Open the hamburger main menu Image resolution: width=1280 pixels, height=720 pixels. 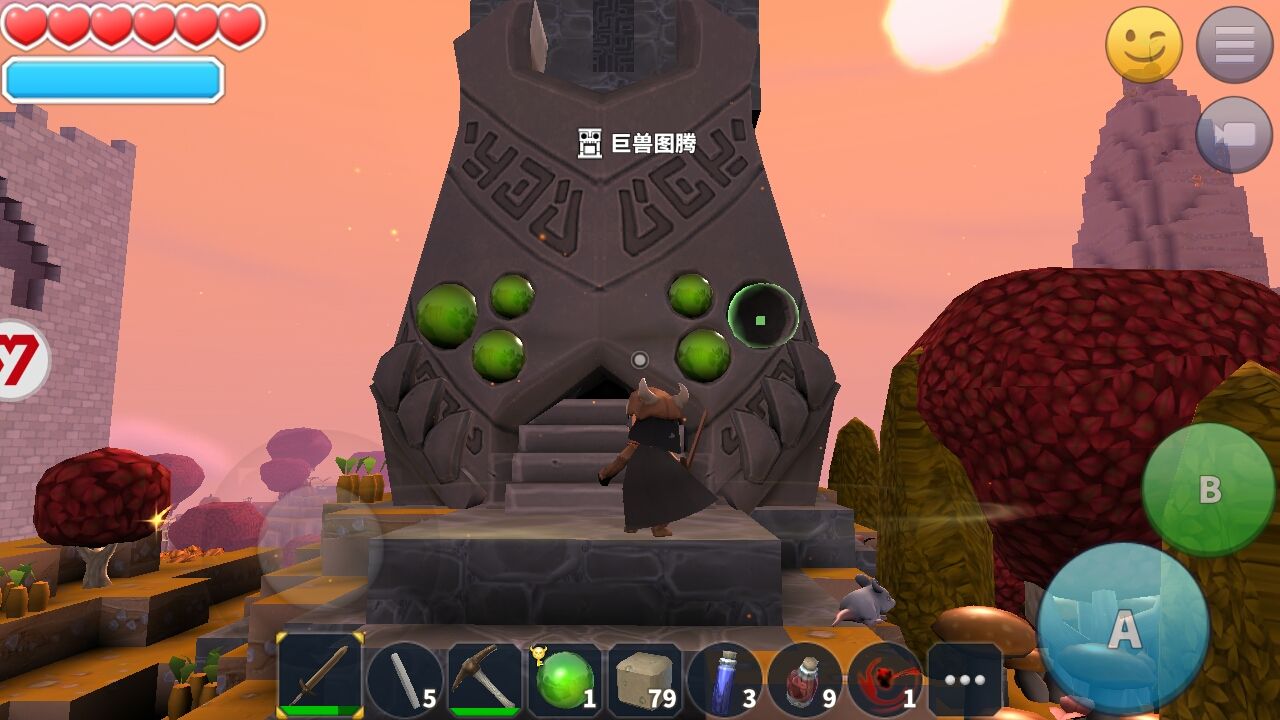click(1234, 45)
